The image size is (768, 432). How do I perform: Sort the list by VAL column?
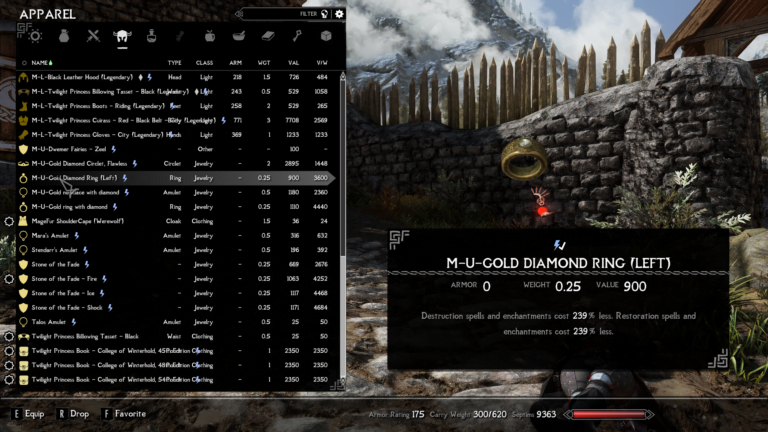293,62
